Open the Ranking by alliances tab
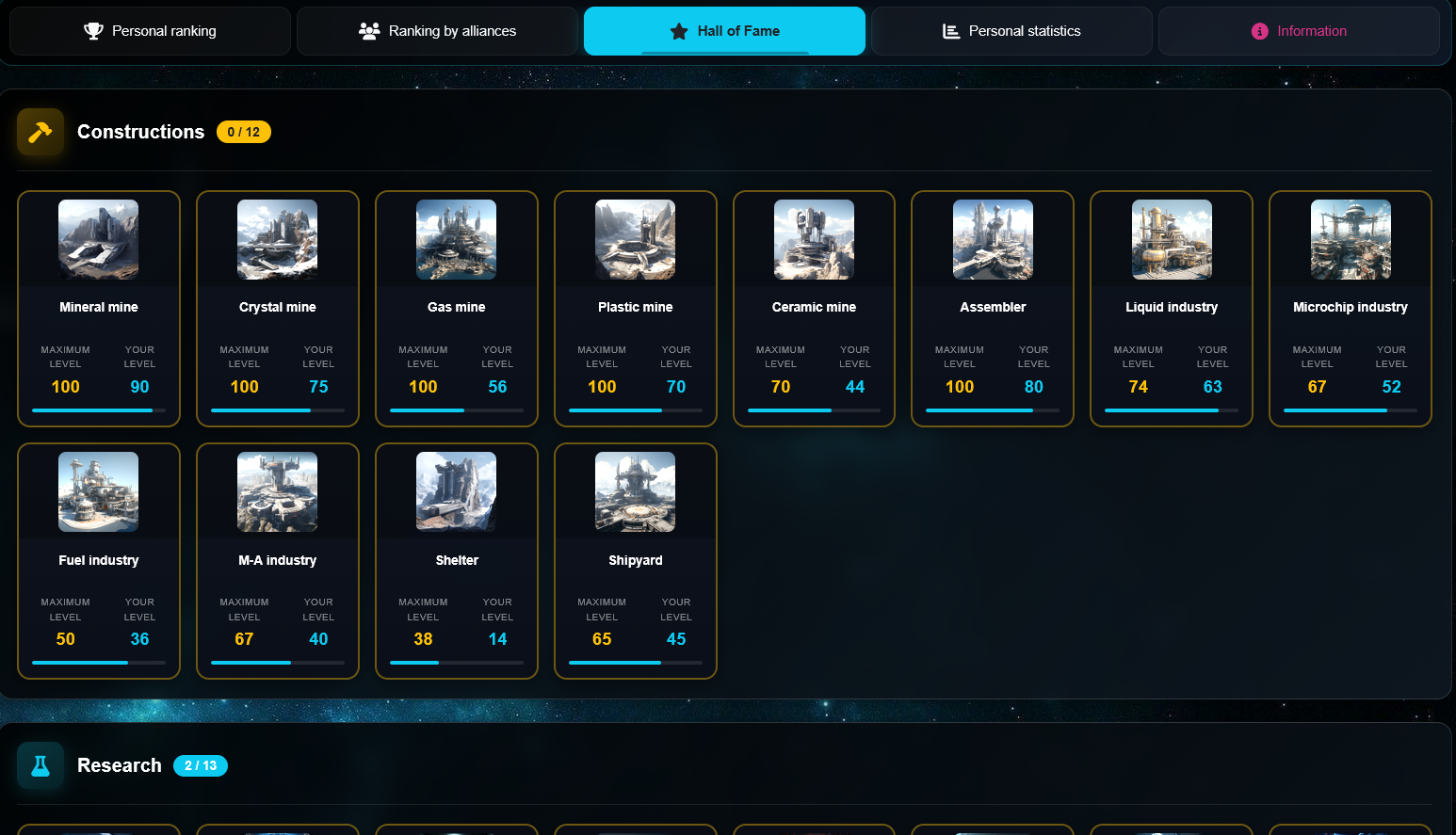 (x=437, y=30)
